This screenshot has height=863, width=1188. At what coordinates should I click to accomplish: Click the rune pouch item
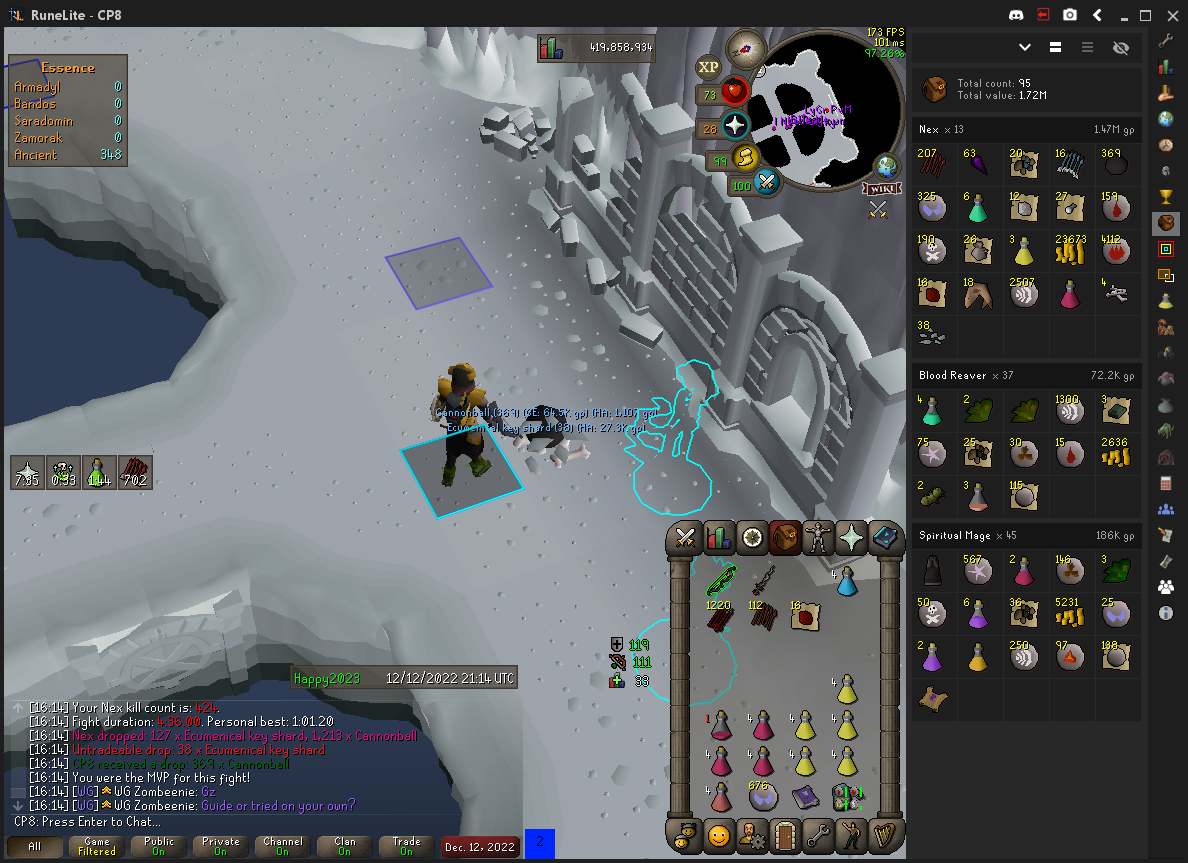[x=847, y=797]
